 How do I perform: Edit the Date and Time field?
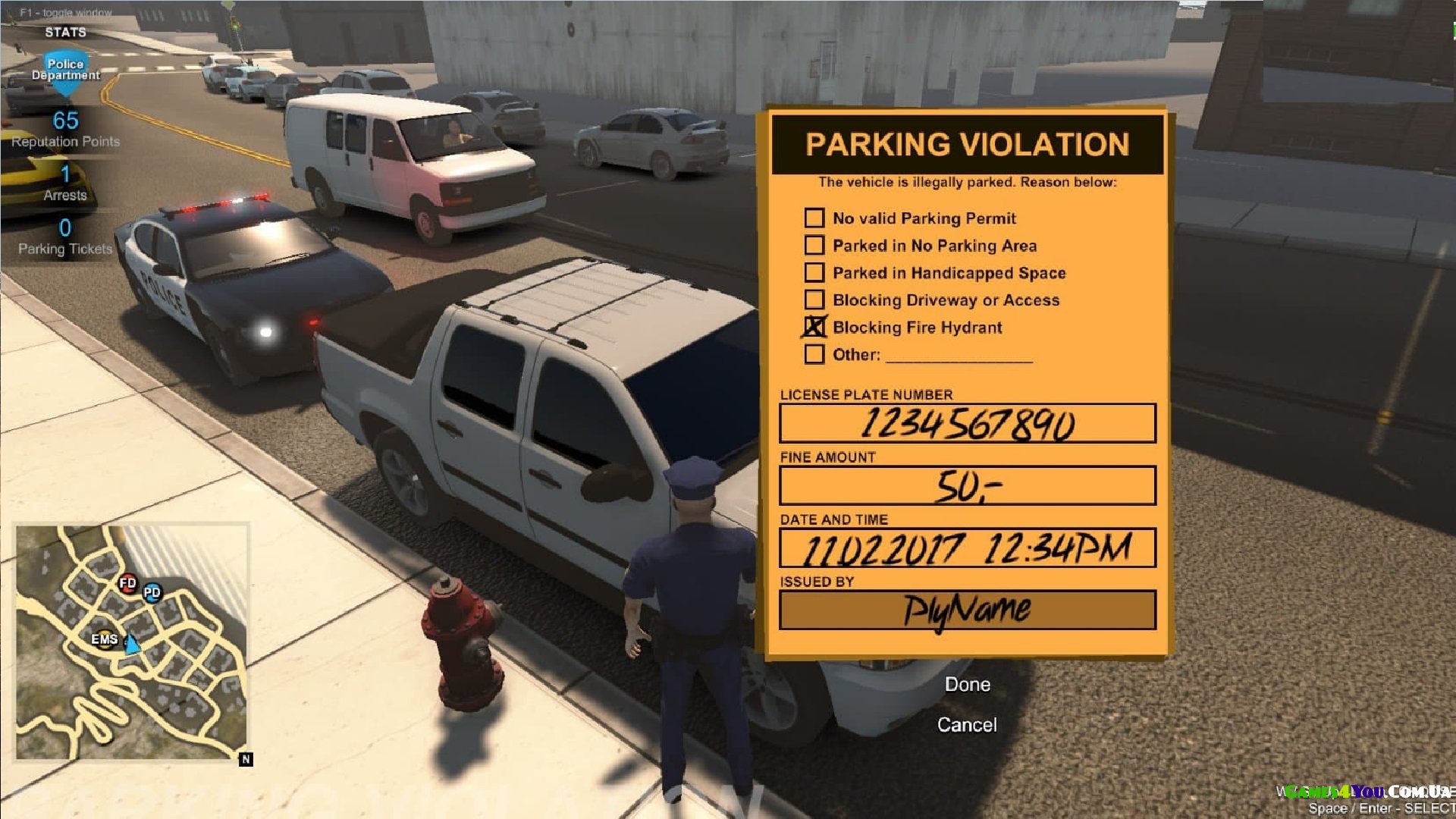click(967, 548)
